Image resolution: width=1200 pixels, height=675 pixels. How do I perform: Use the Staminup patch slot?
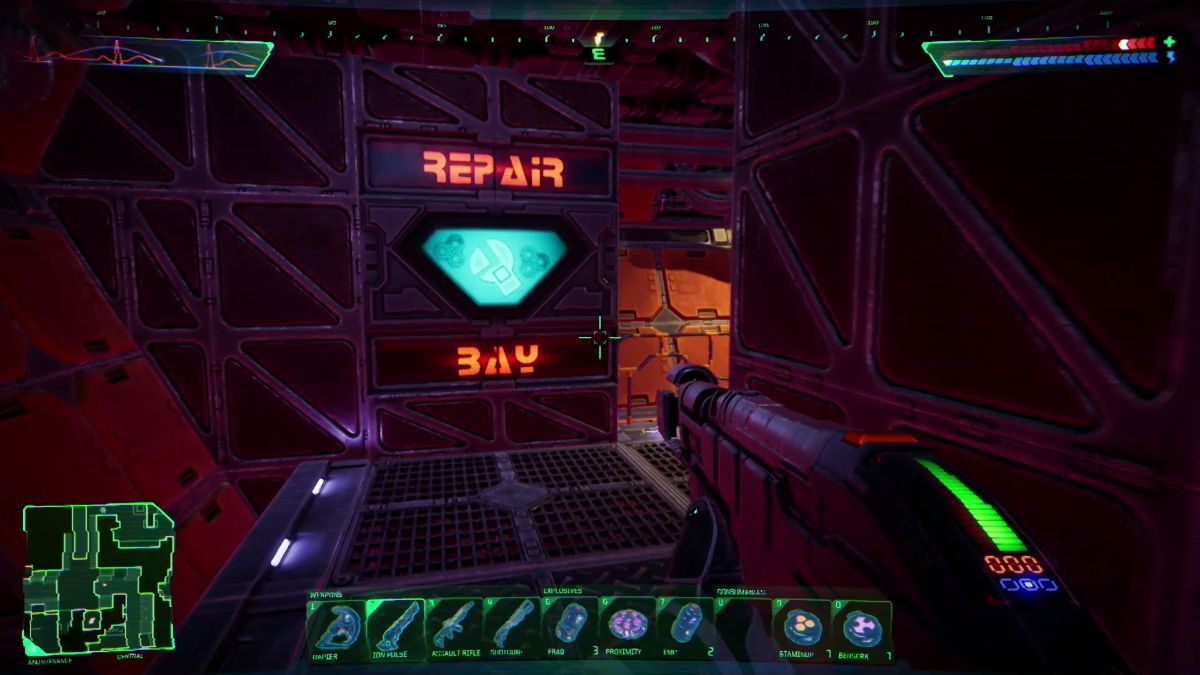click(801, 627)
